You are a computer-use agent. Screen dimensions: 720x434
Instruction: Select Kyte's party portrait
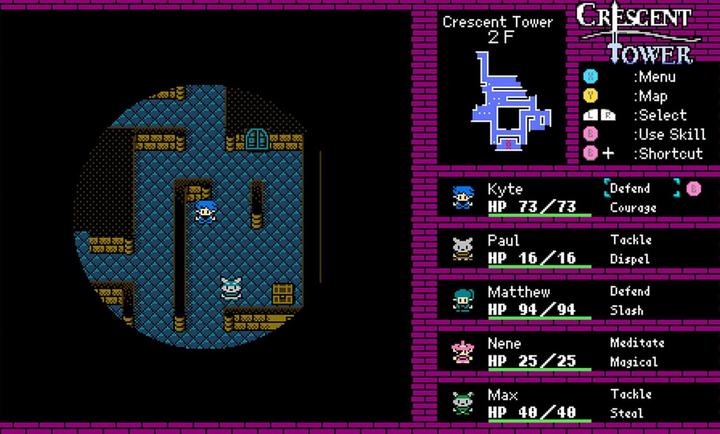click(x=462, y=197)
